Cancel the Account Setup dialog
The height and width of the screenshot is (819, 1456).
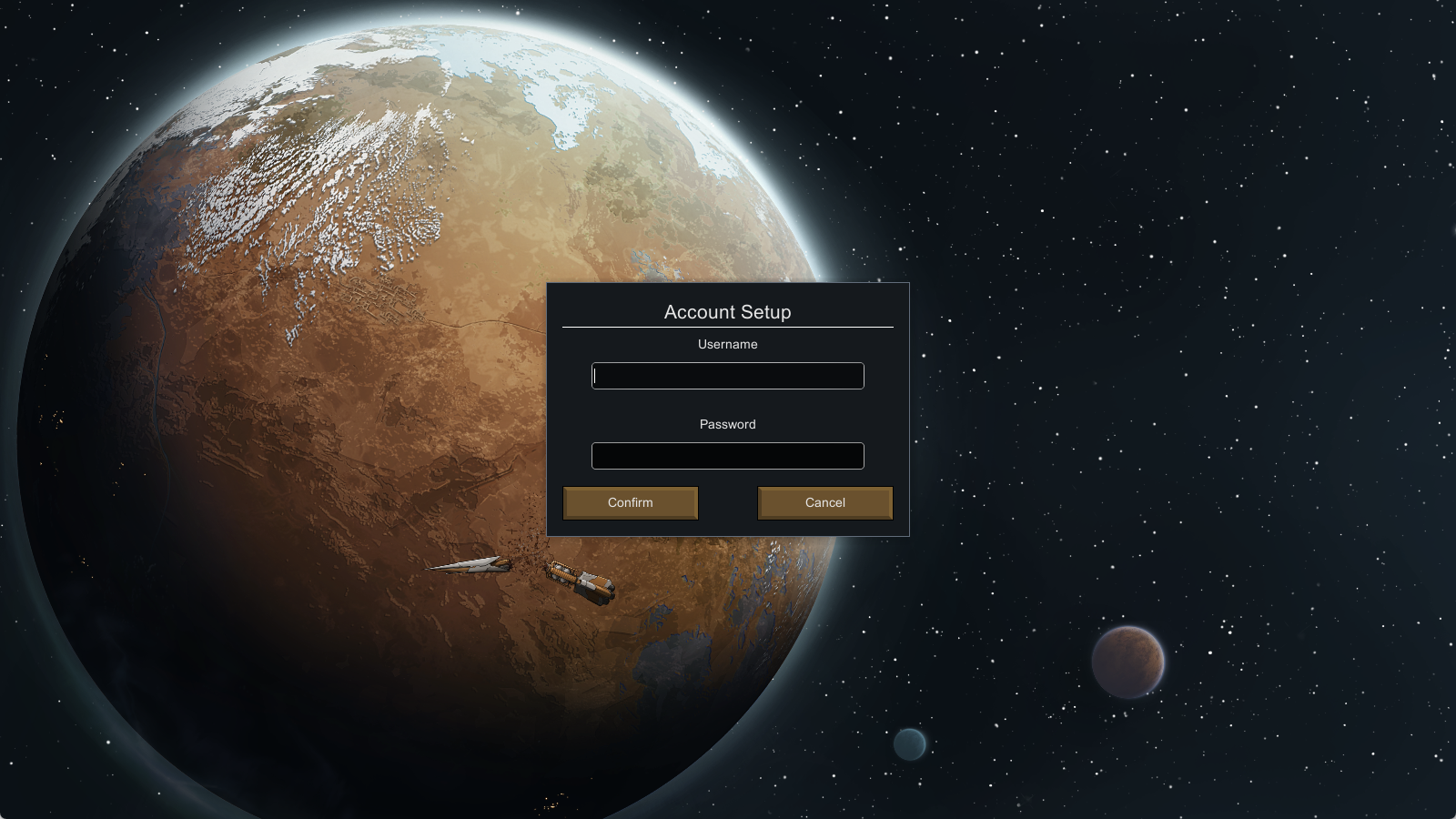[x=824, y=502]
